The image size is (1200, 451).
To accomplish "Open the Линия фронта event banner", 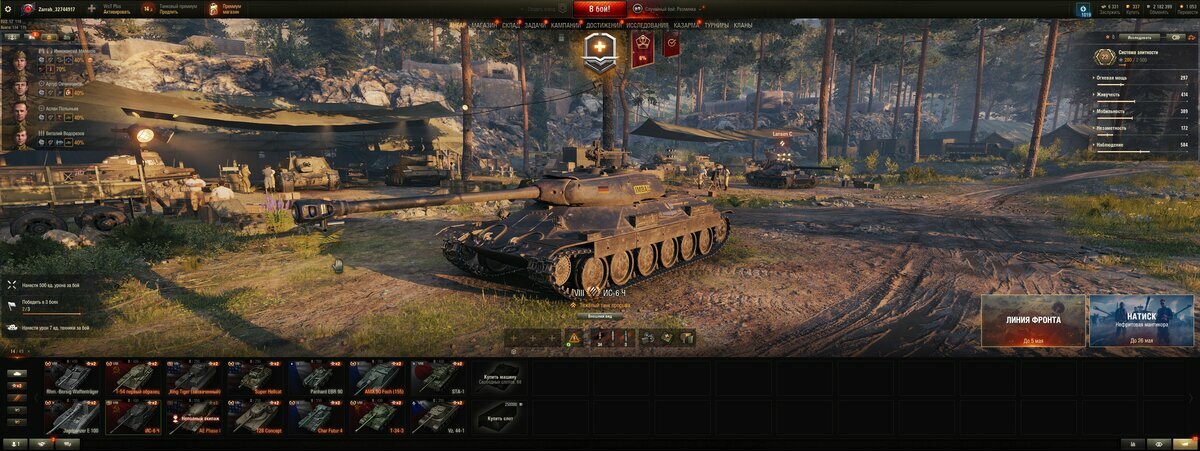I will [1033, 321].
